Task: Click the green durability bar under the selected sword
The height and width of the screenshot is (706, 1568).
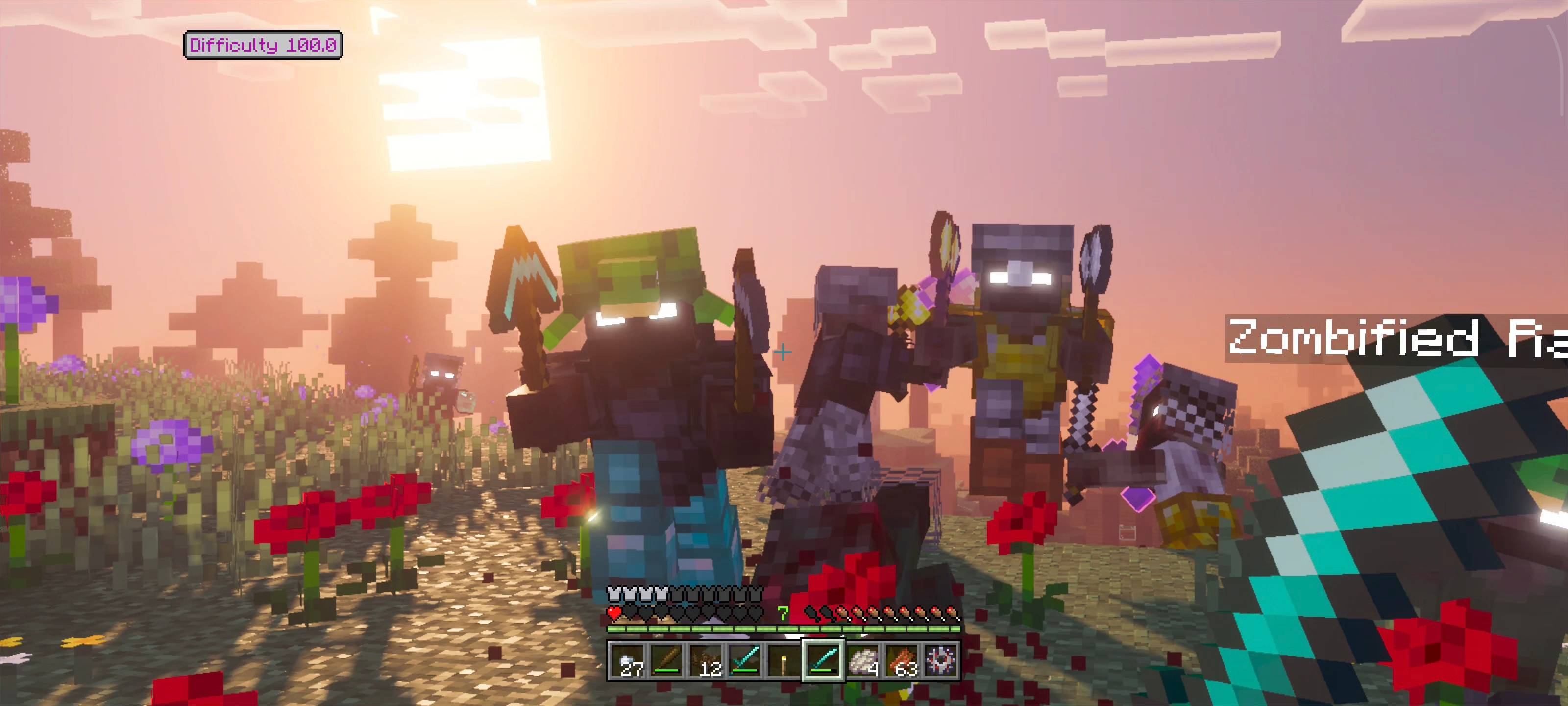Action: (821, 671)
